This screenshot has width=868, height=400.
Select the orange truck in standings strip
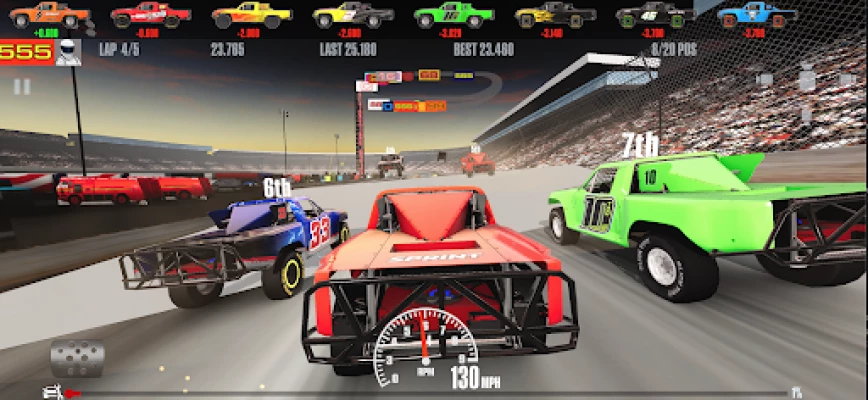pos(48,15)
